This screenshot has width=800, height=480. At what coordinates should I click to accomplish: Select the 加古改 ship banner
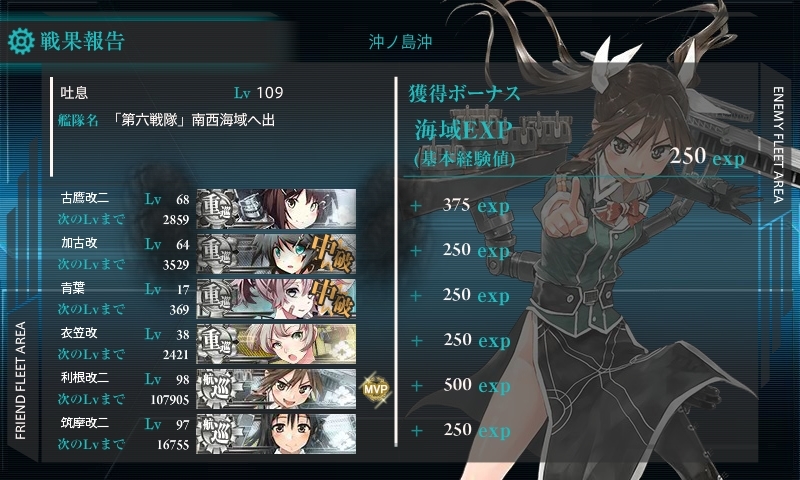point(276,253)
